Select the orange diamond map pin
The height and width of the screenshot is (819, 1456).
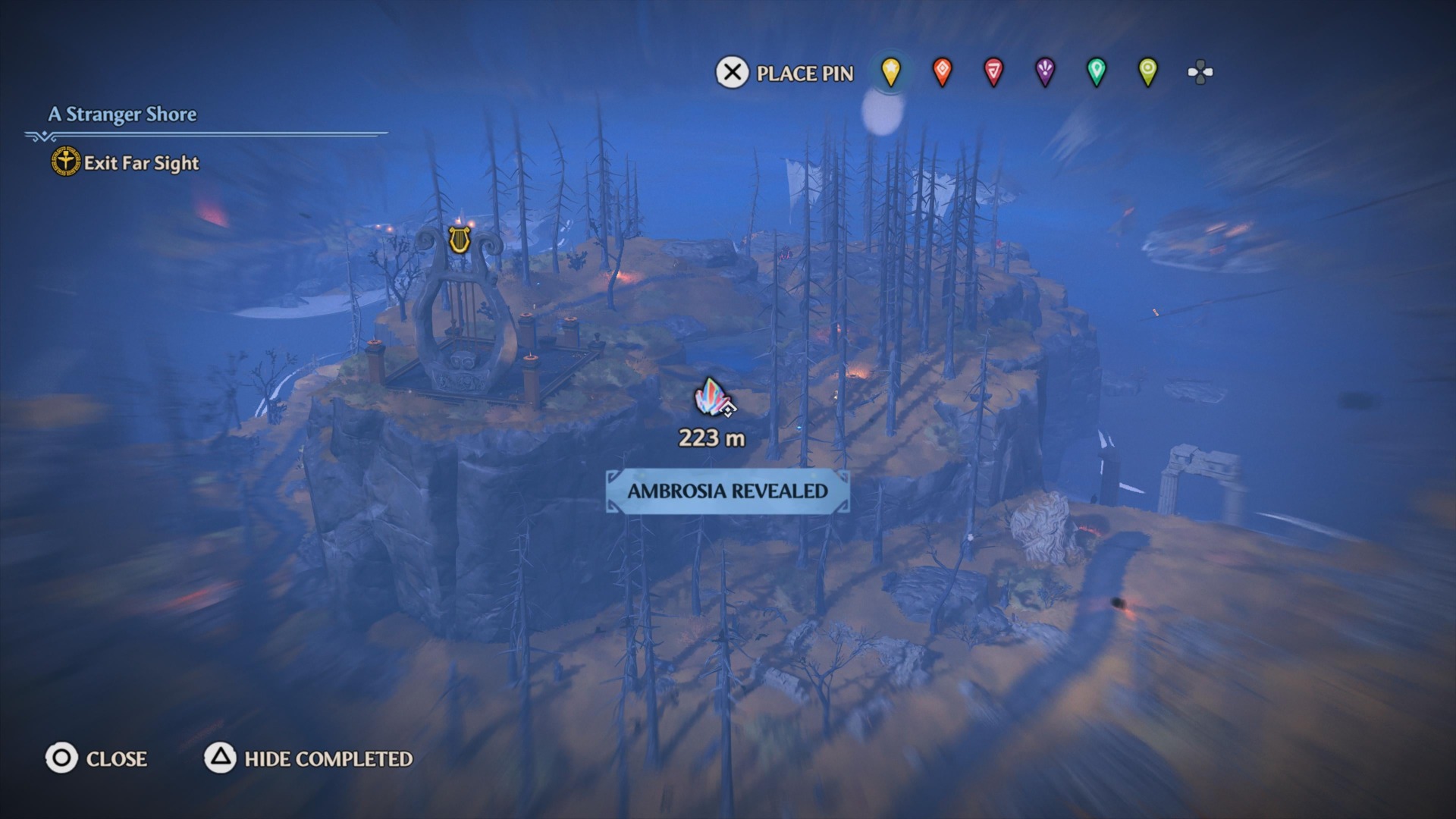pyautogui.click(x=942, y=72)
